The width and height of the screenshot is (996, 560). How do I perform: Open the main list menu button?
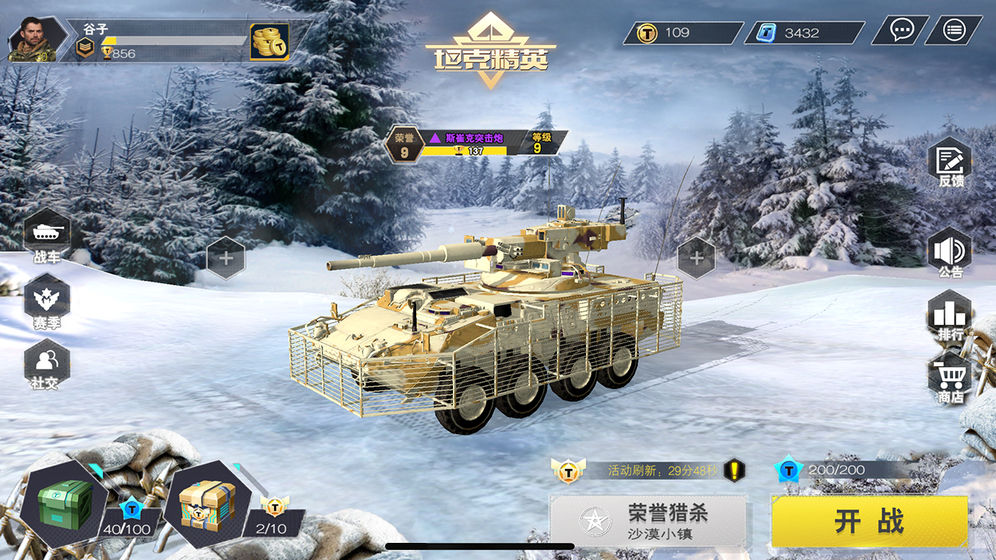(x=953, y=30)
